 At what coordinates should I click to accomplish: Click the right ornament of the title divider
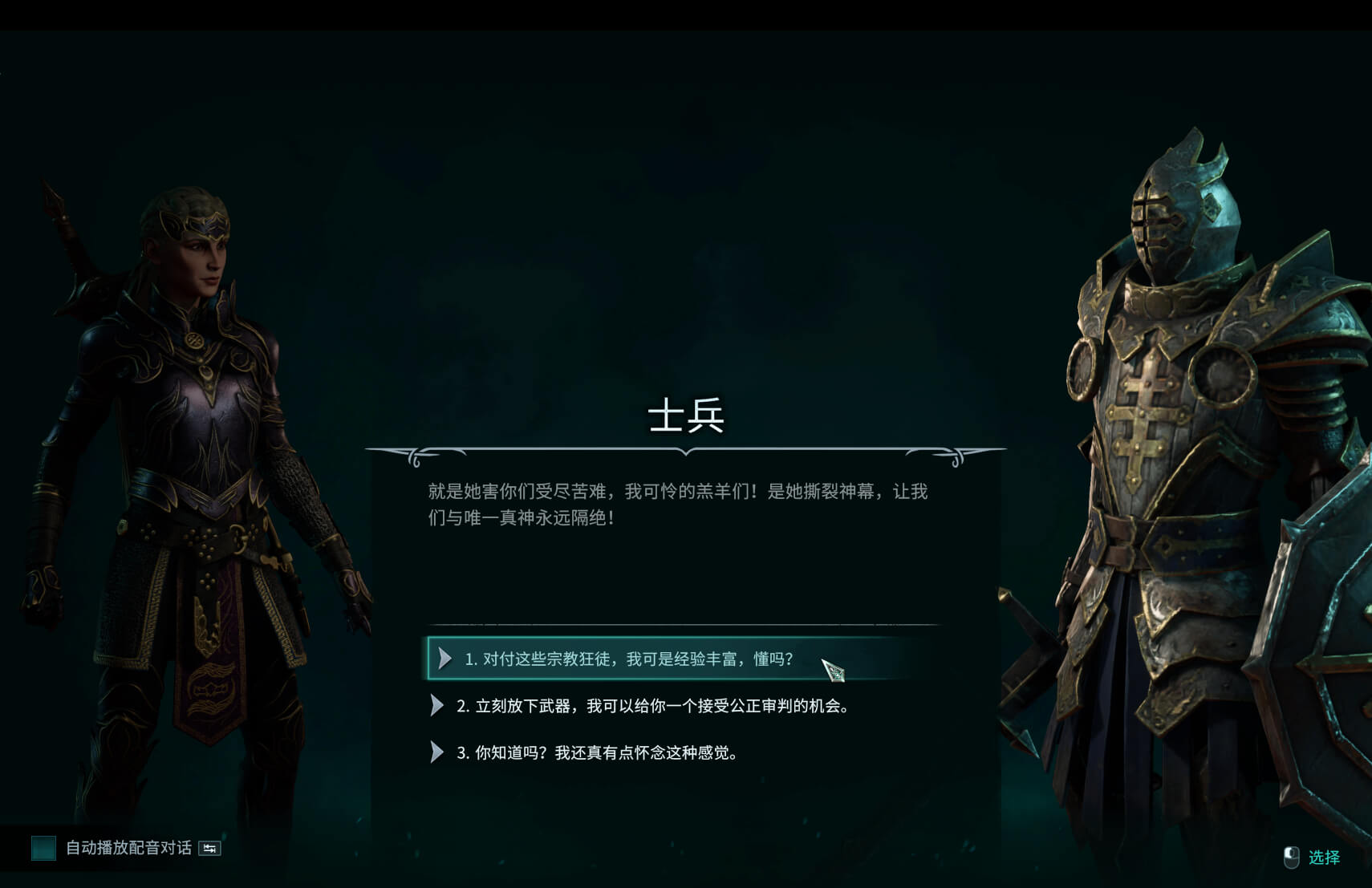955,454
